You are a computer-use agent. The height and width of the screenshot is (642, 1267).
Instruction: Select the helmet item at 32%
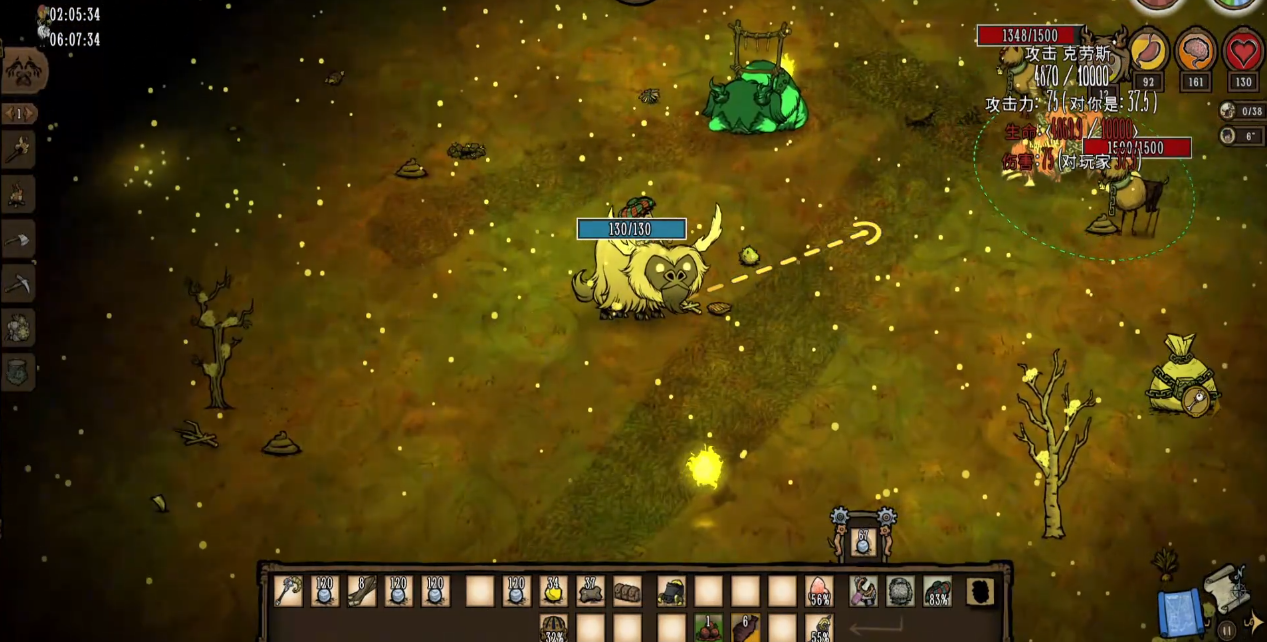click(x=553, y=628)
